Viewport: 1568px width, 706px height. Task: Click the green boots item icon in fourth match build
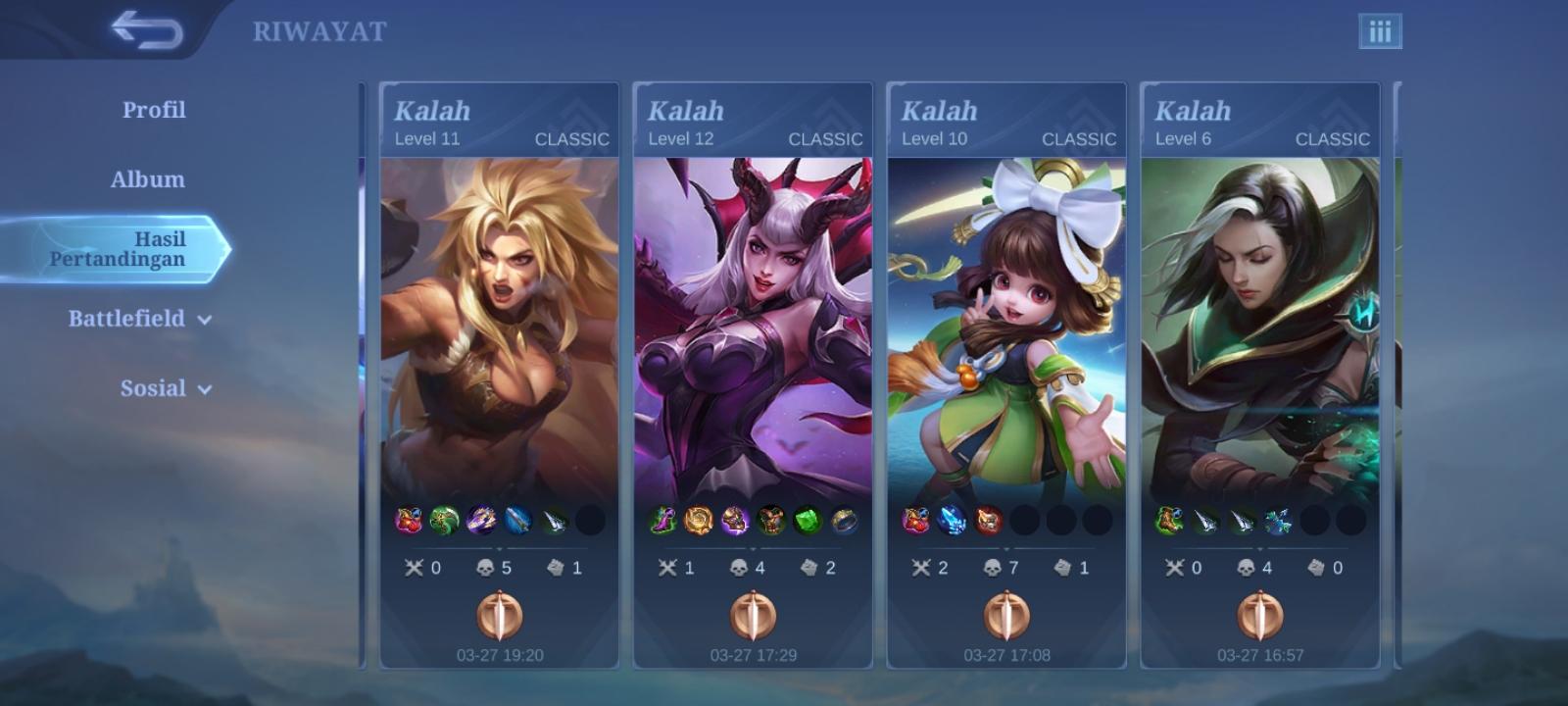1171,522
